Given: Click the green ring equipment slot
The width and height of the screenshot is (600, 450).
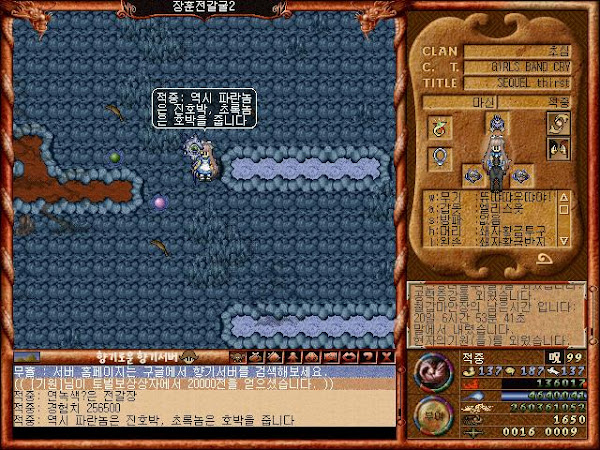Looking at the screenshot, I should click(438, 127).
